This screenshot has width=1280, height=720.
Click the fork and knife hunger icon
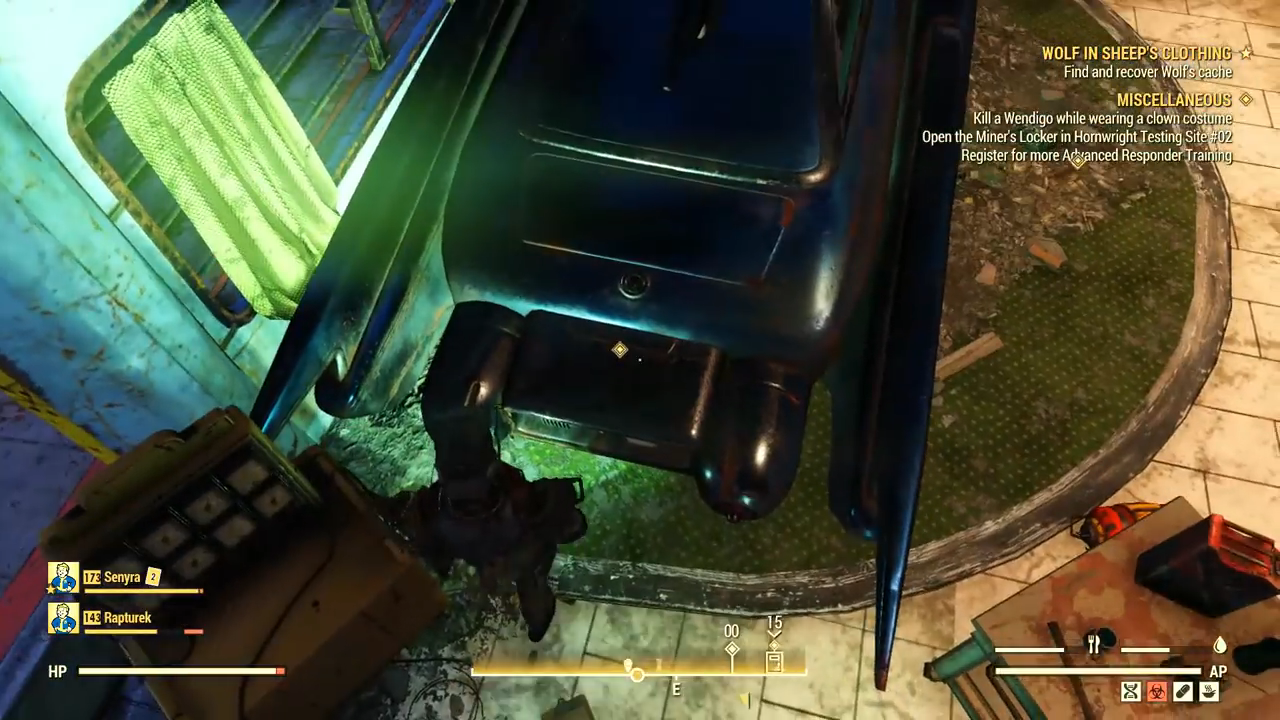[1093, 646]
